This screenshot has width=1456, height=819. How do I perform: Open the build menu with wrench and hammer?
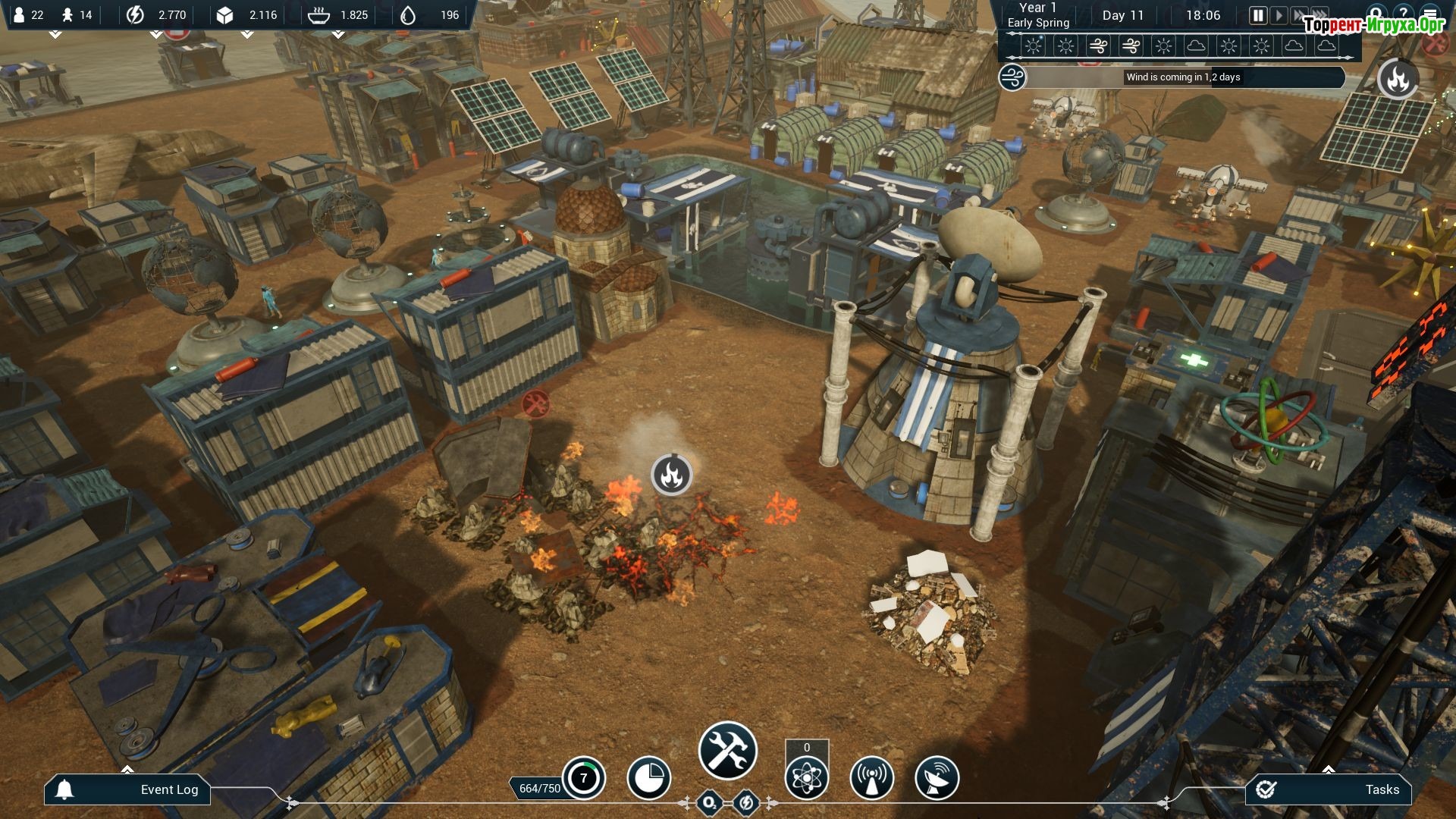[727, 751]
